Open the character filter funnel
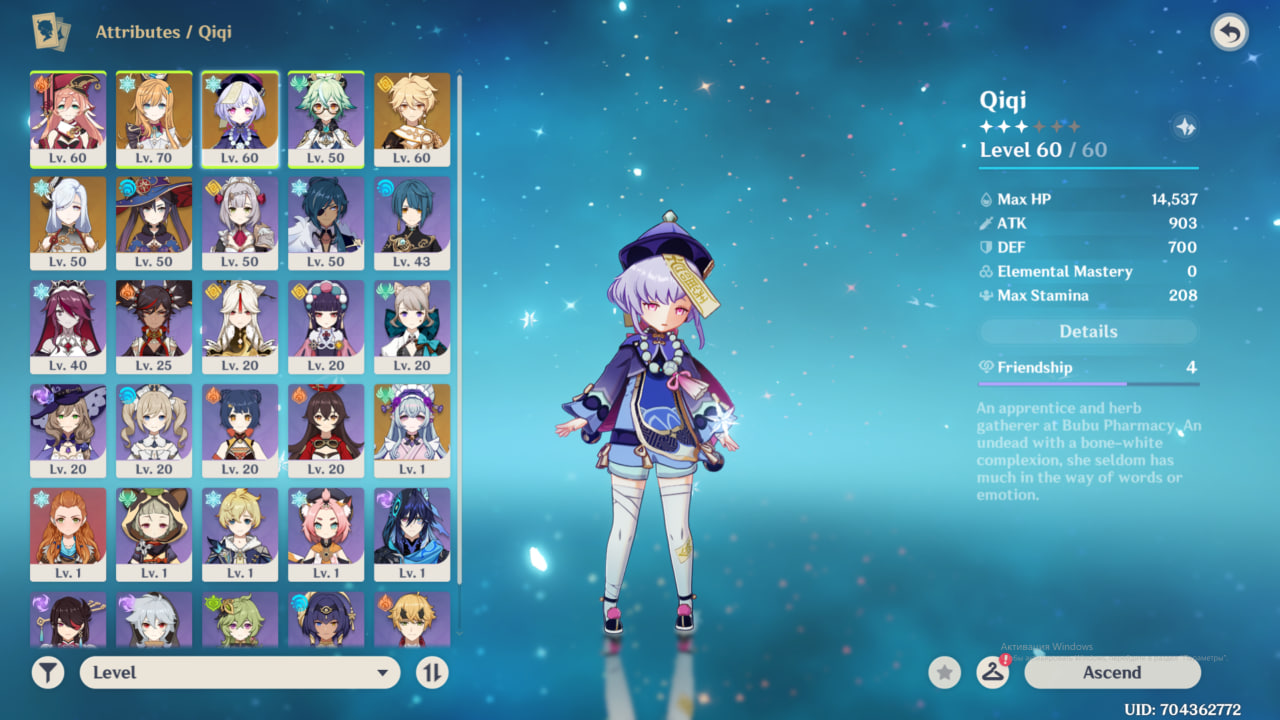 pos(48,673)
